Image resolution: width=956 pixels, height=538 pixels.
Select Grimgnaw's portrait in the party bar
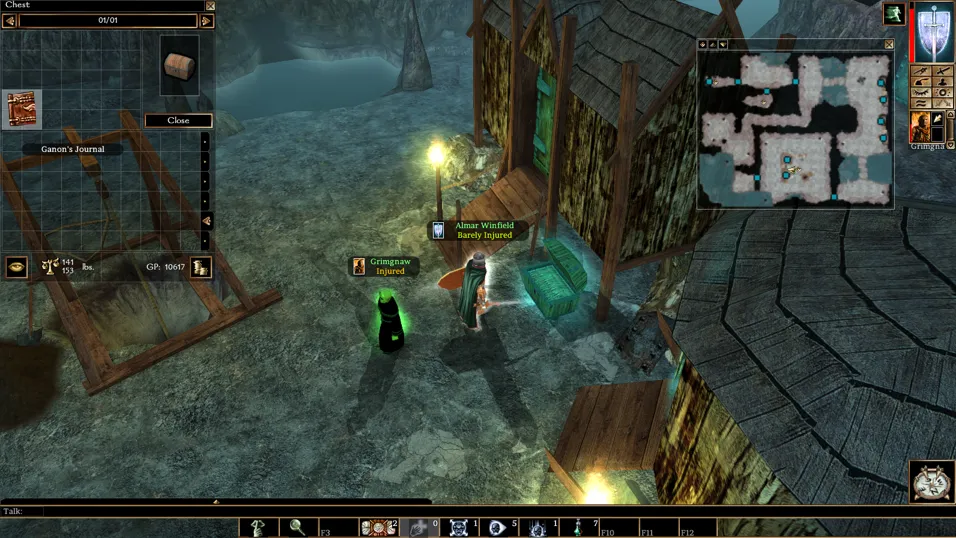(x=920, y=127)
